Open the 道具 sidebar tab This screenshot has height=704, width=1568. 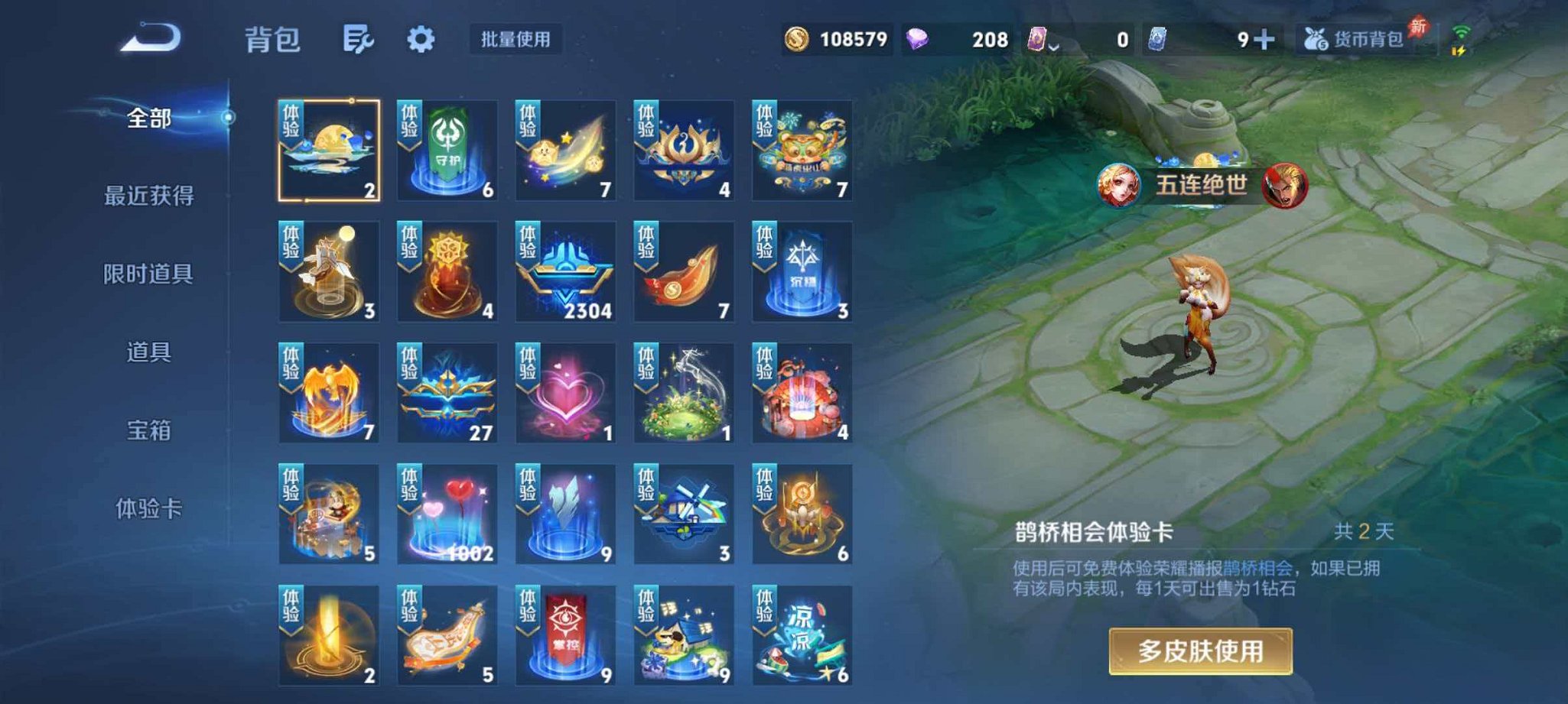[151, 353]
